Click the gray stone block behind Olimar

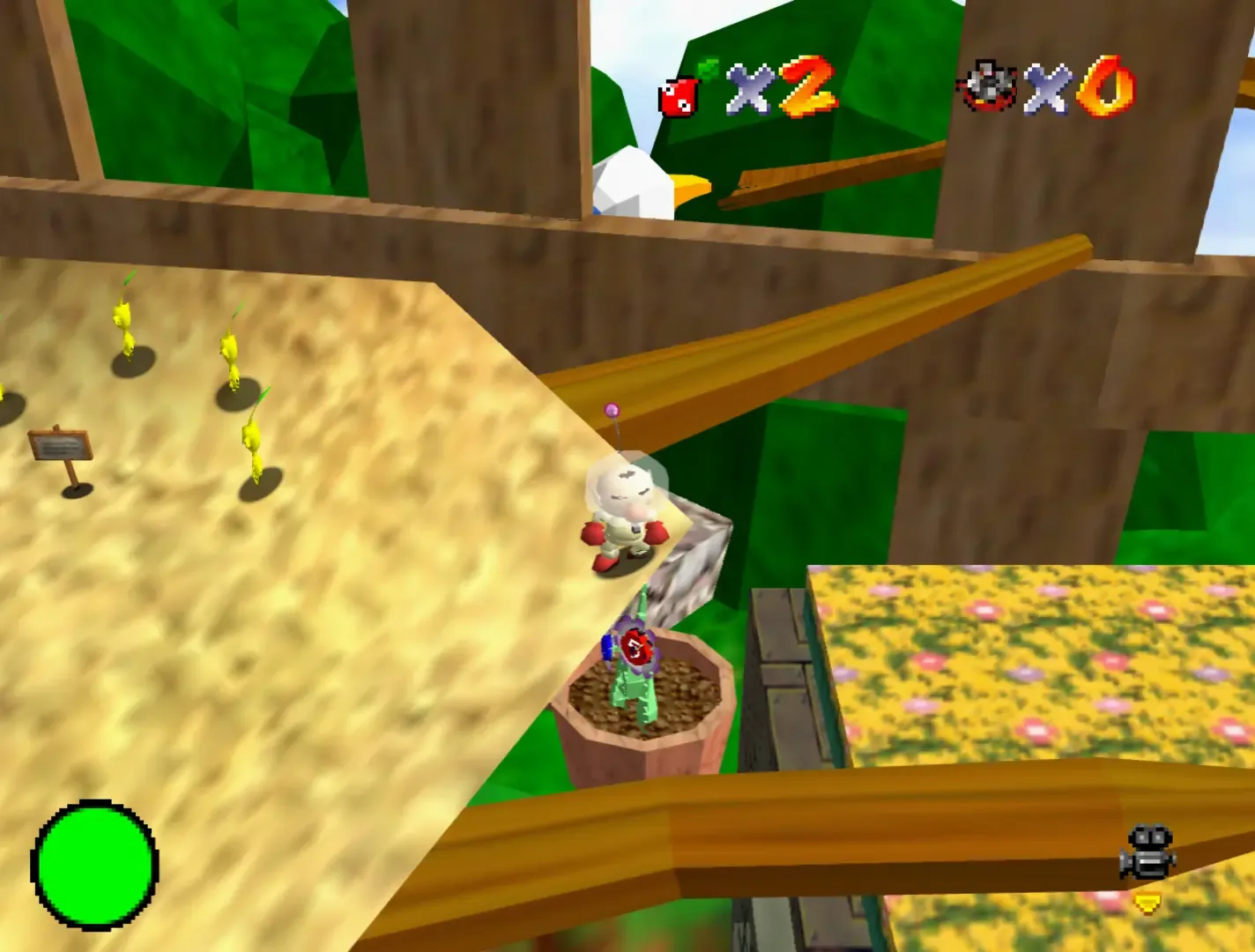click(694, 565)
